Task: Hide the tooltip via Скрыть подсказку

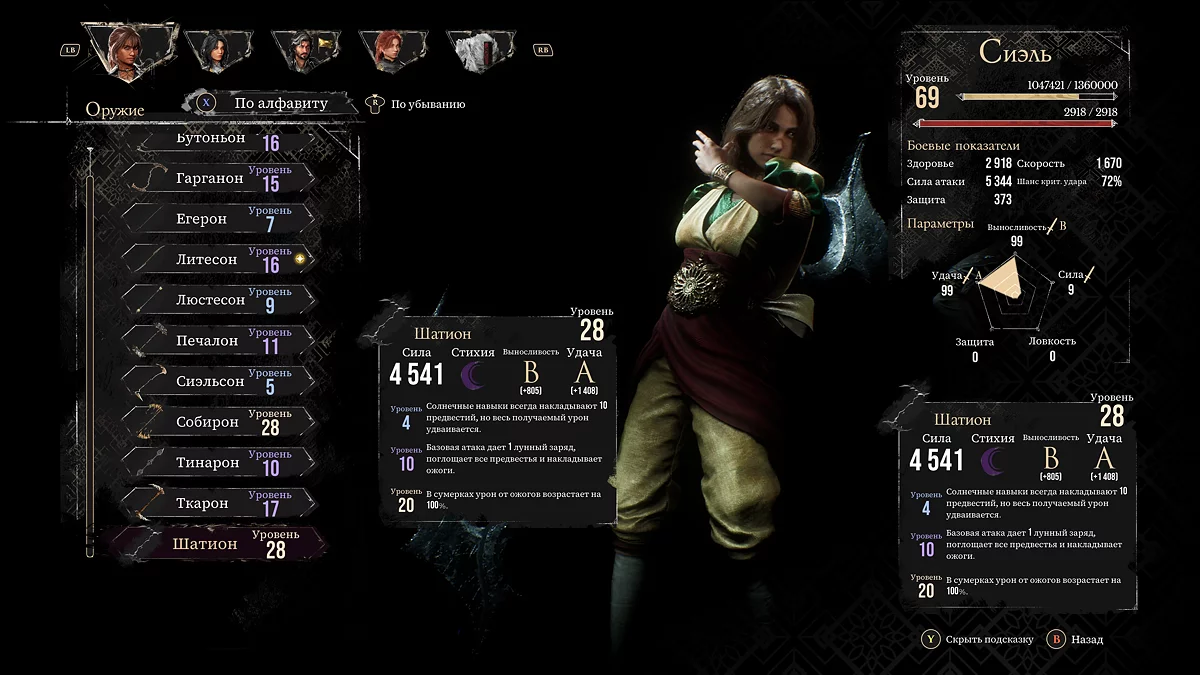Action: (980, 639)
